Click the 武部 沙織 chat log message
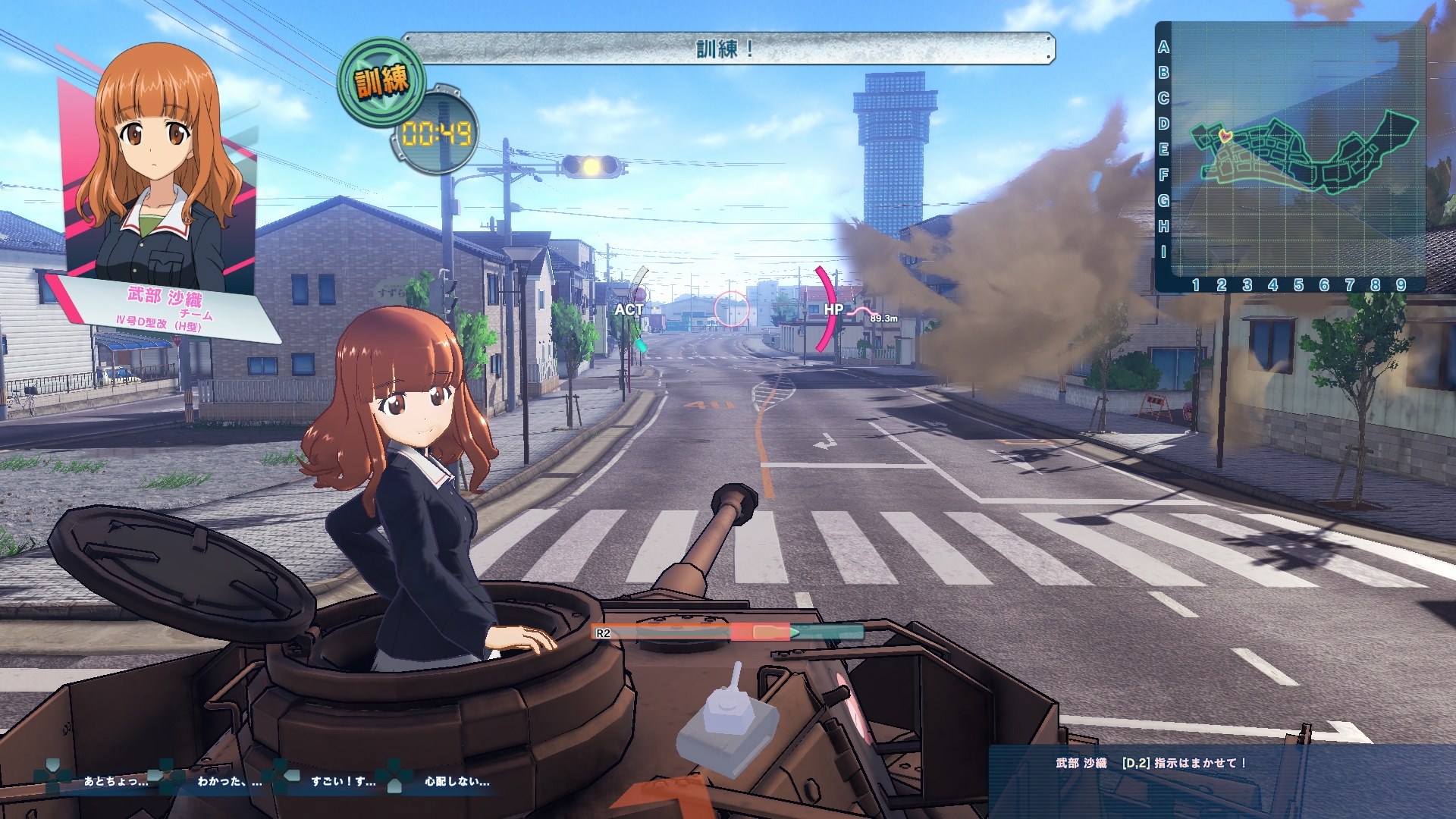1456x819 pixels. pos(1150,763)
